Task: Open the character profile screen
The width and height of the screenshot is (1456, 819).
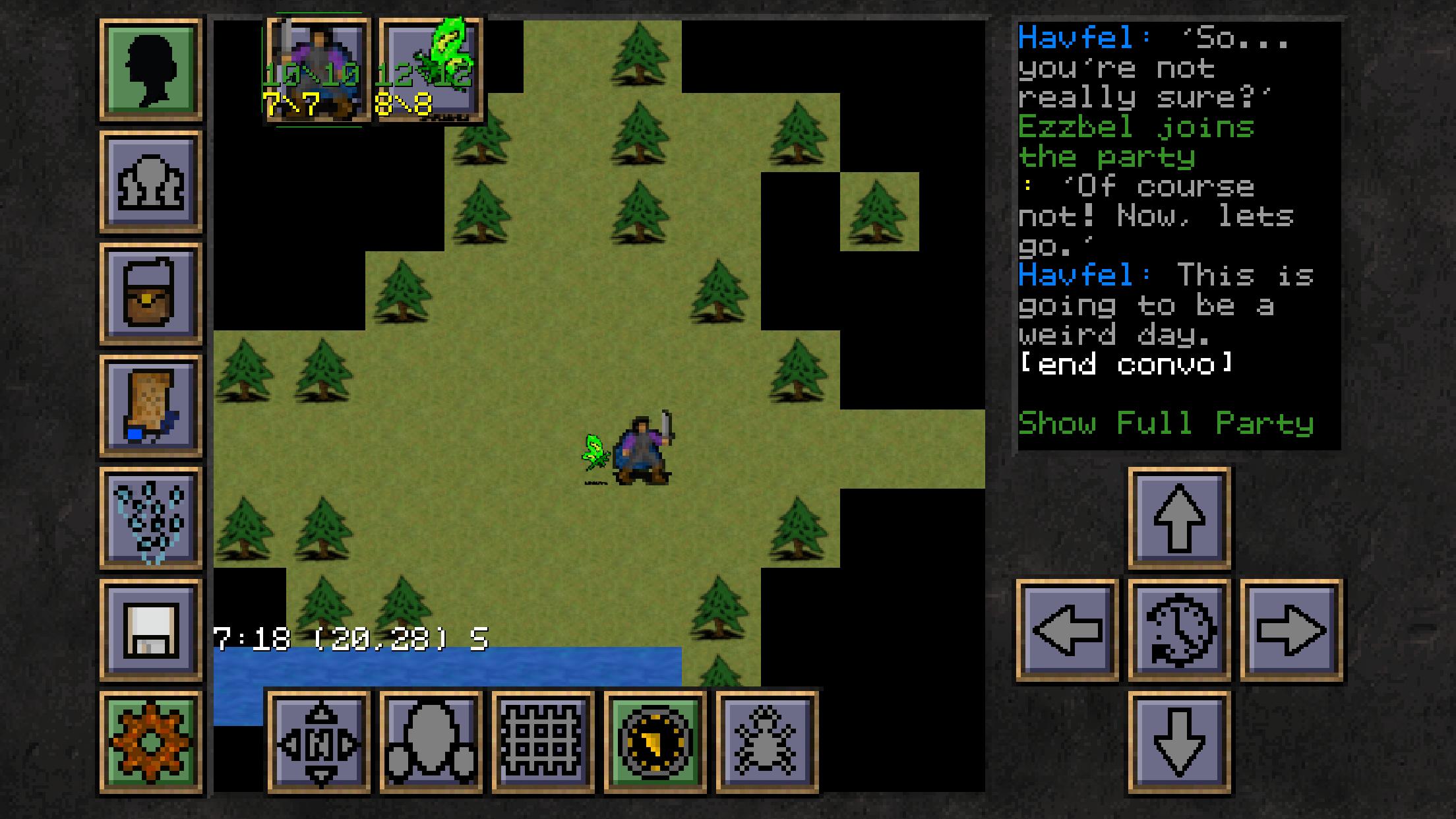Action: click(150, 67)
